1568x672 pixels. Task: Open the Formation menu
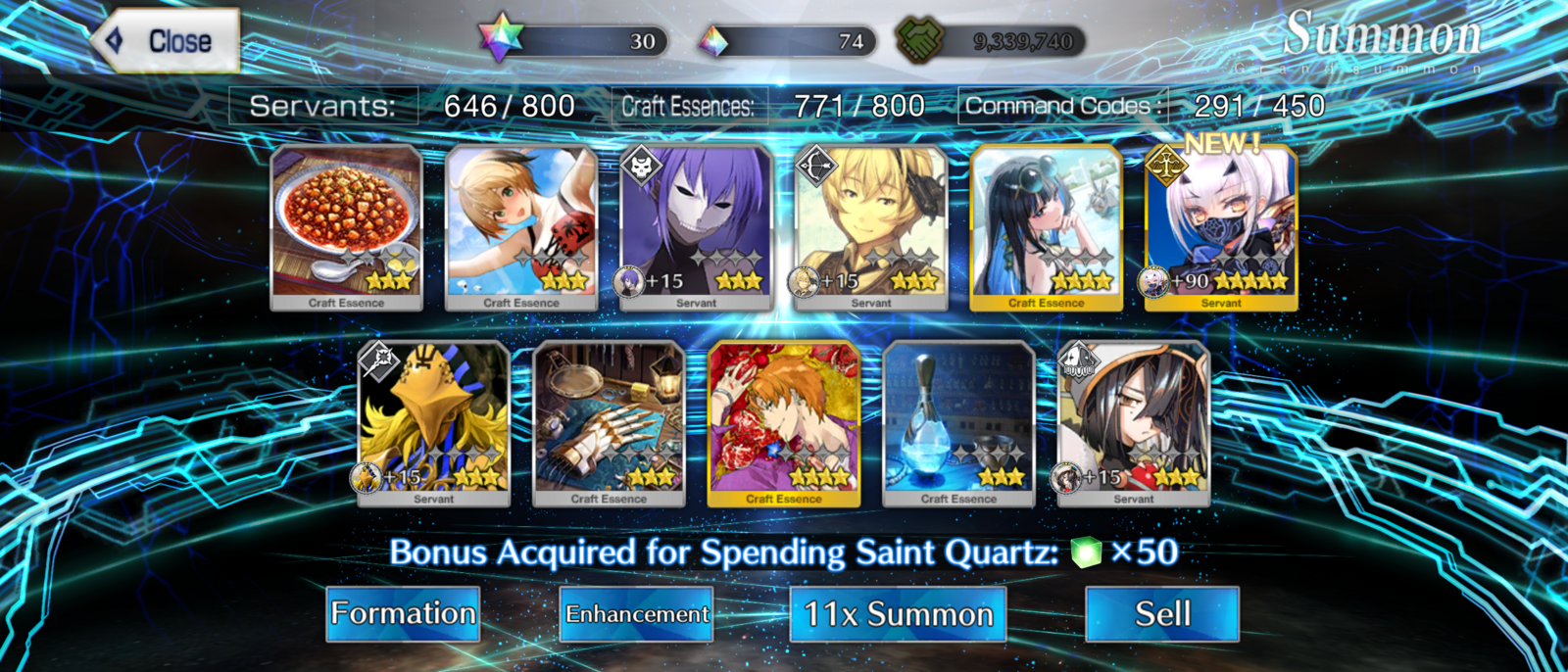[x=403, y=614]
